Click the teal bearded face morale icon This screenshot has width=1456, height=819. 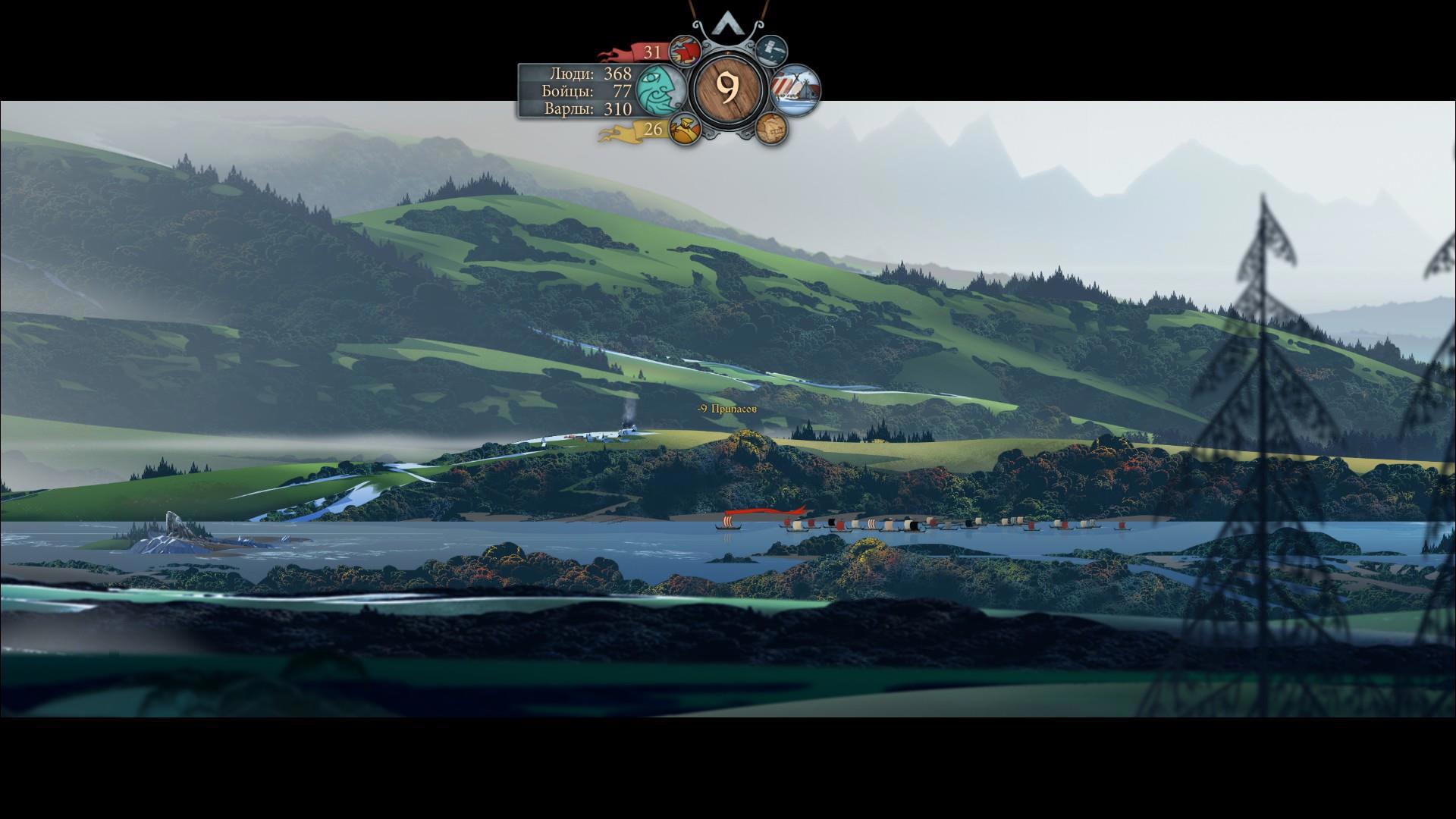(660, 89)
